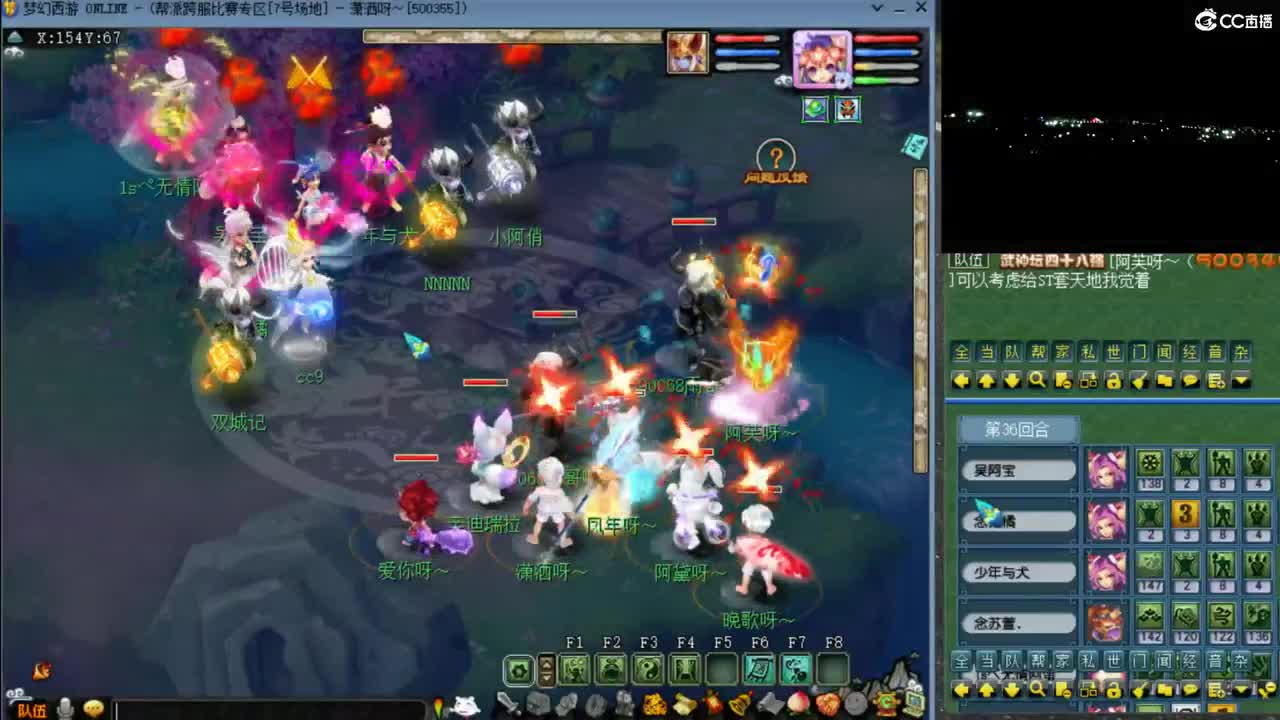Click the peach item icon in the bottom toolbar
The image size is (1280, 720).
[799, 703]
